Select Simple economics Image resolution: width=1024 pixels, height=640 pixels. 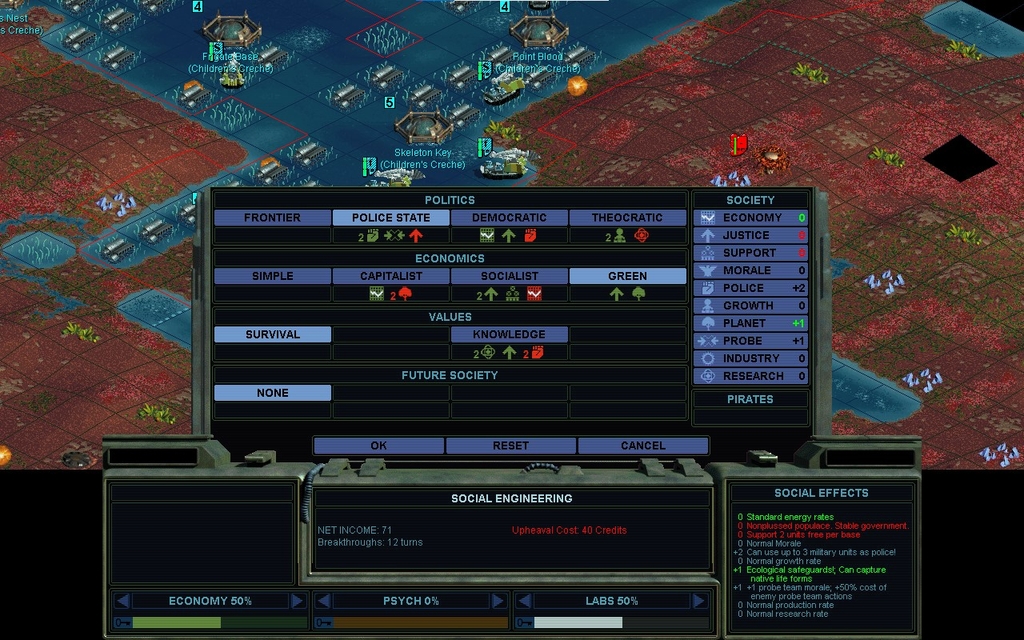pyautogui.click(x=272, y=276)
